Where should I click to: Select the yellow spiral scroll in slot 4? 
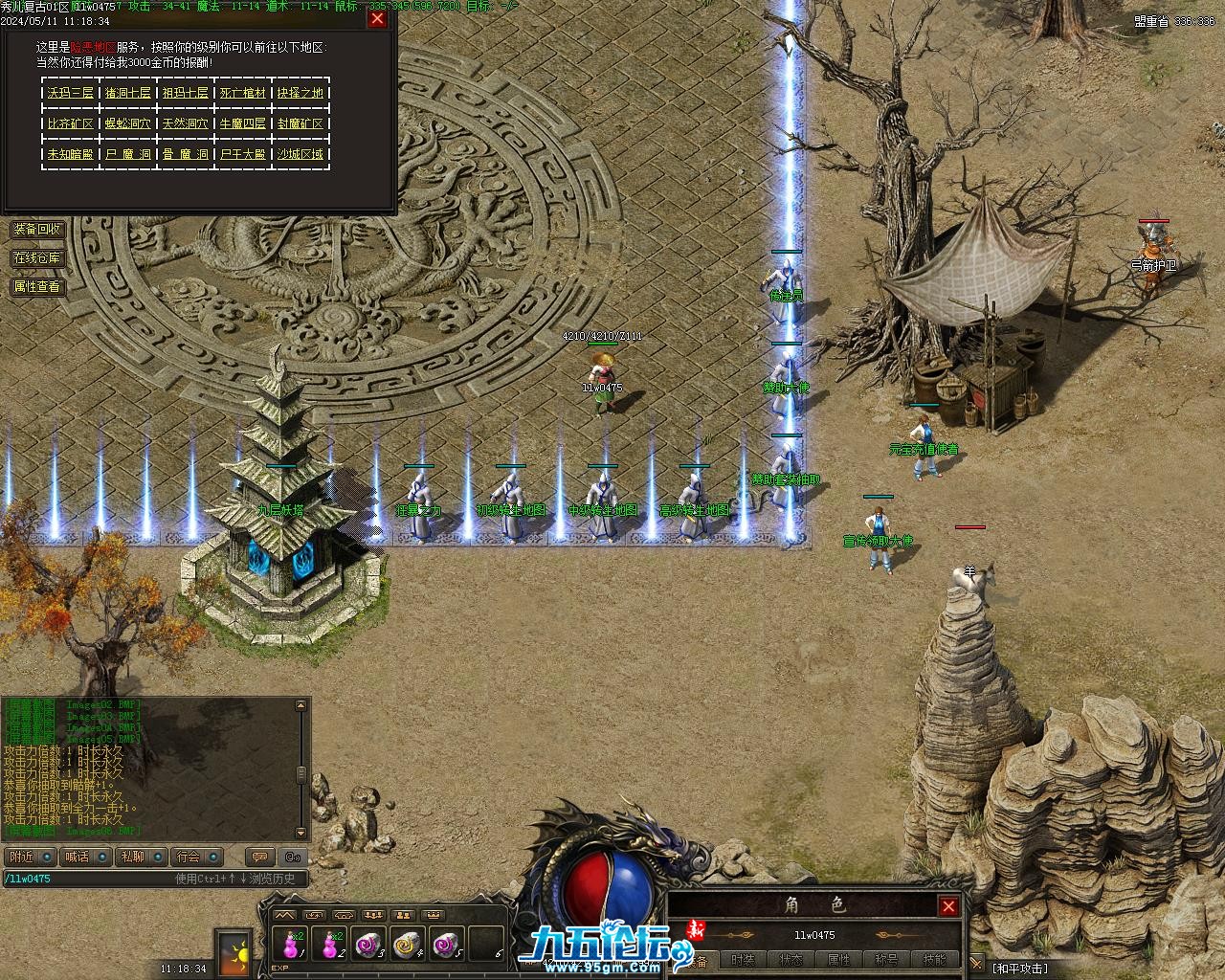408,944
